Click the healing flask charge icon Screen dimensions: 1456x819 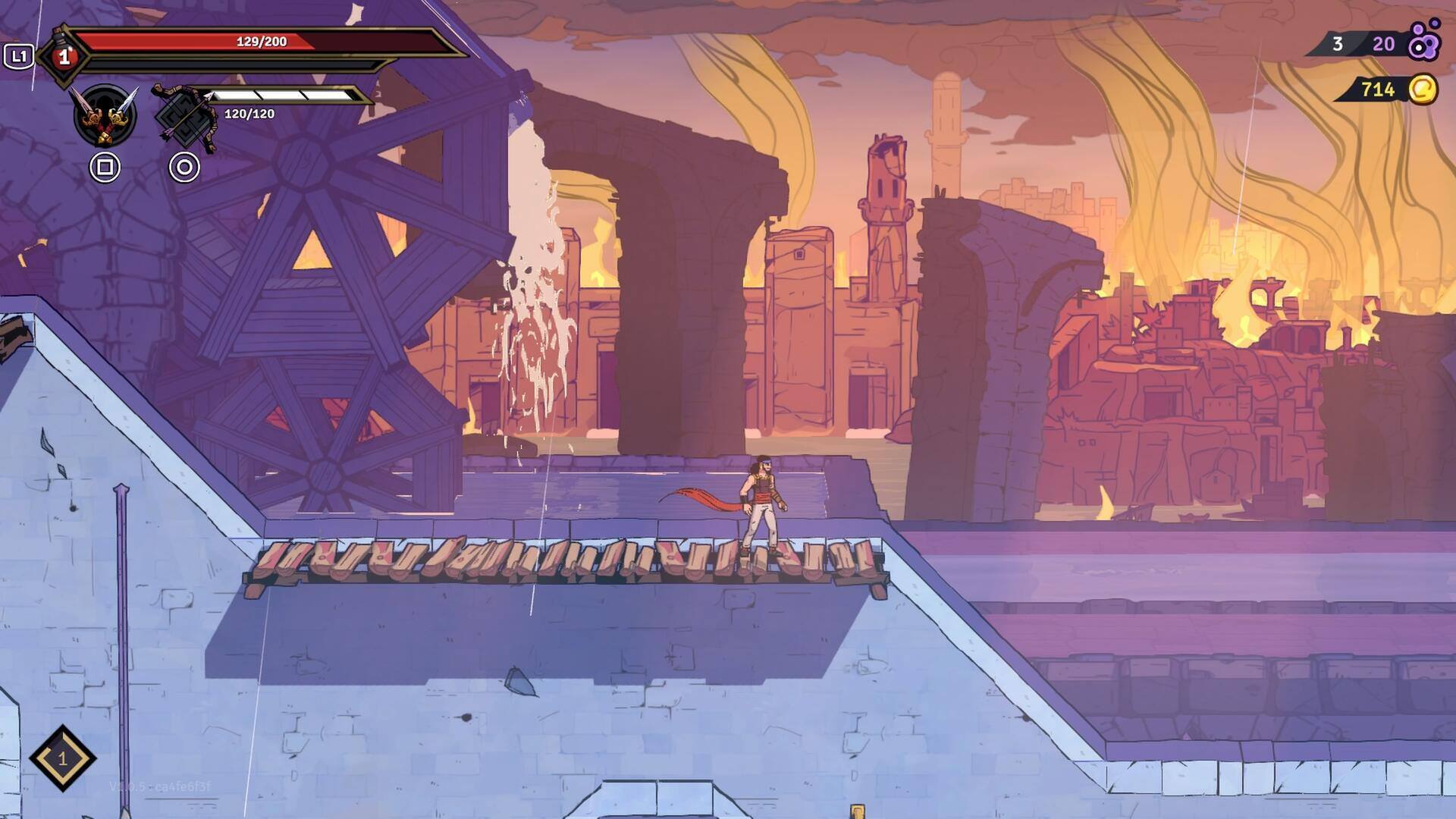(x=64, y=57)
